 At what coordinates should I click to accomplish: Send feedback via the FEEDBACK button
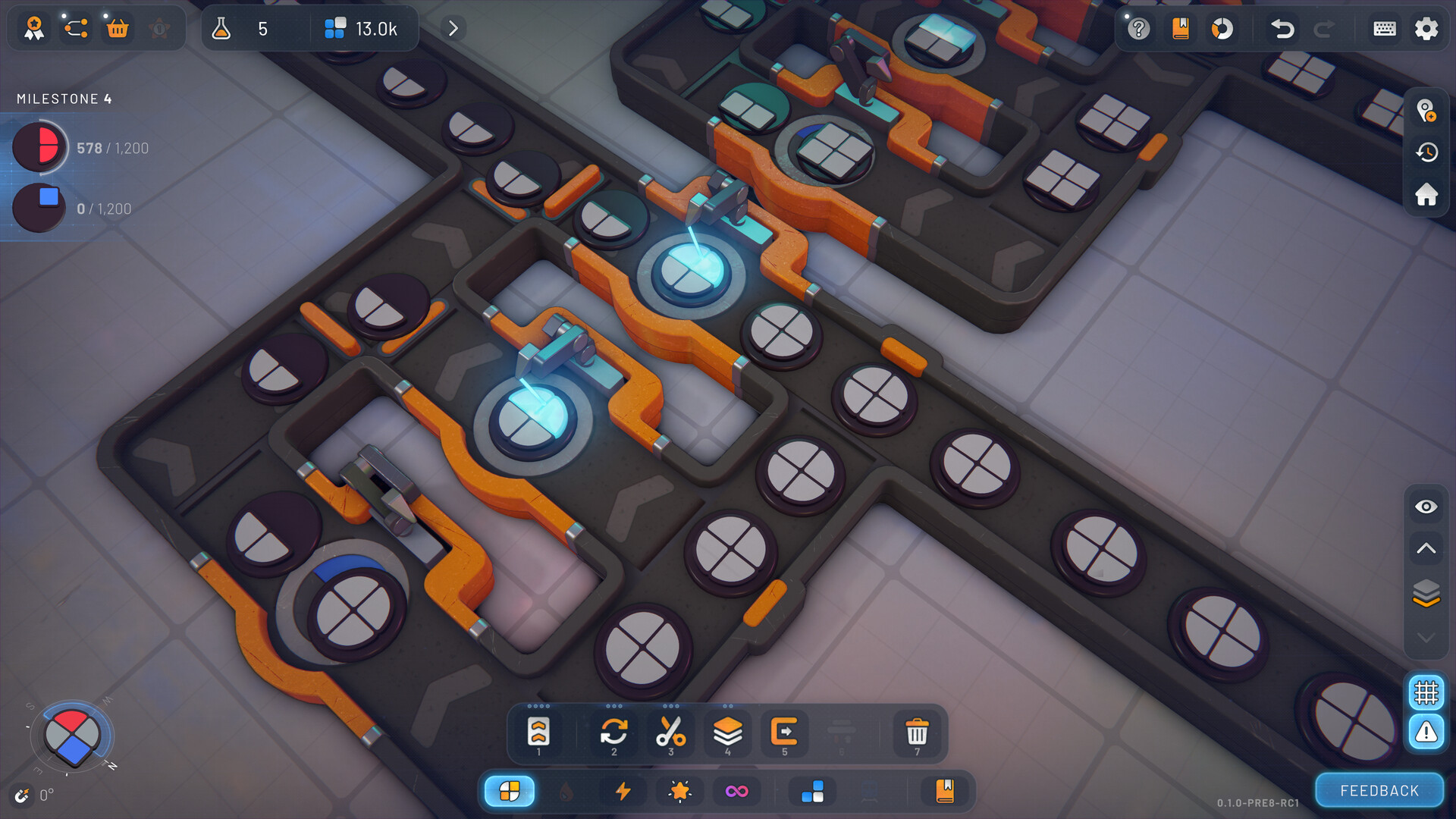click(1379, 790)
